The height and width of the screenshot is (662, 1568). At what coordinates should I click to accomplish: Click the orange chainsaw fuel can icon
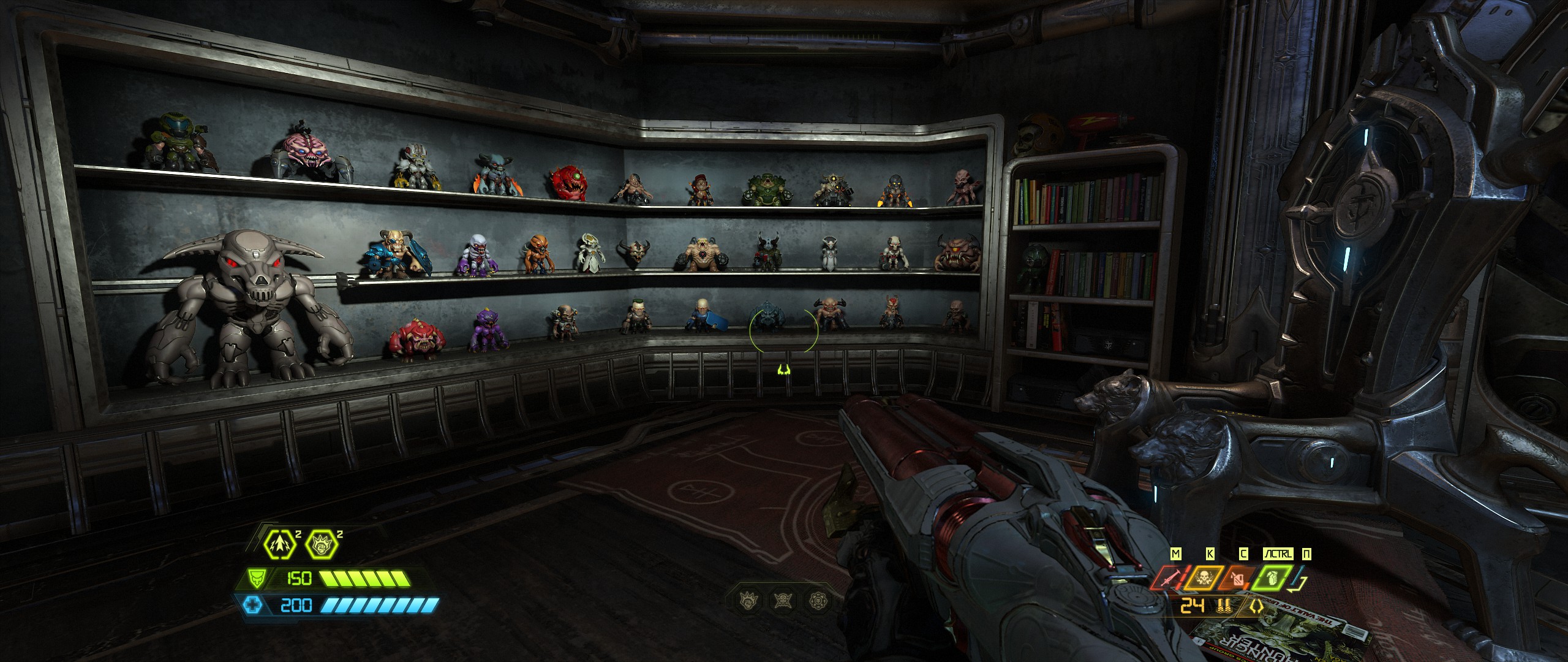[1238, 578]
